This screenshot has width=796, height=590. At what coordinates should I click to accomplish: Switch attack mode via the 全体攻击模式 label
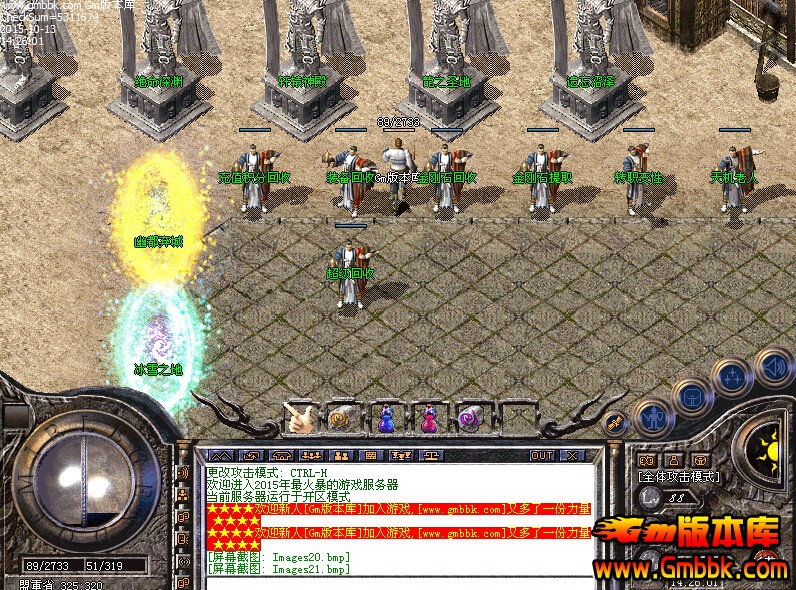click(680, 477)
